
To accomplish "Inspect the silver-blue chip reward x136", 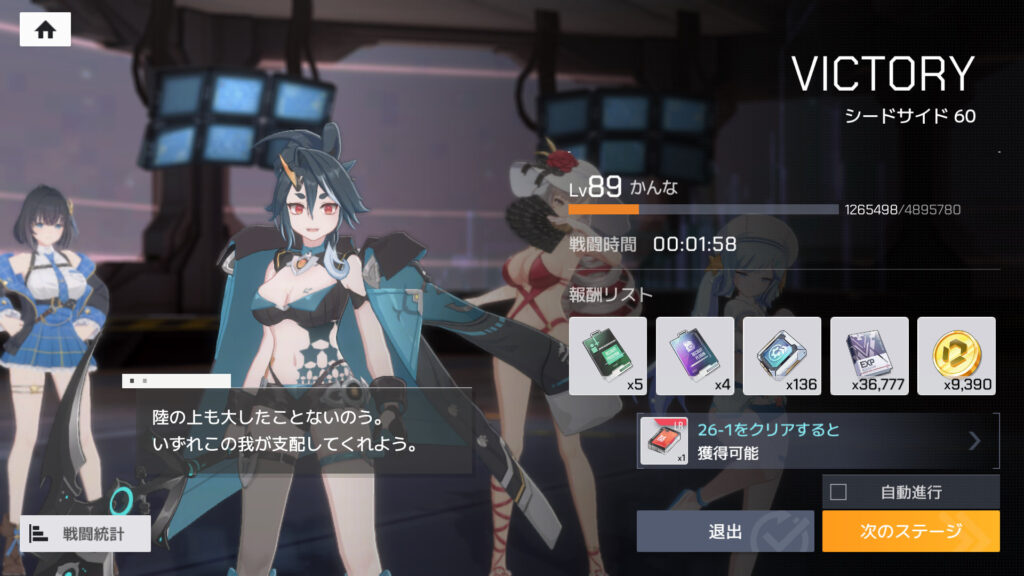I will (782, 356).
